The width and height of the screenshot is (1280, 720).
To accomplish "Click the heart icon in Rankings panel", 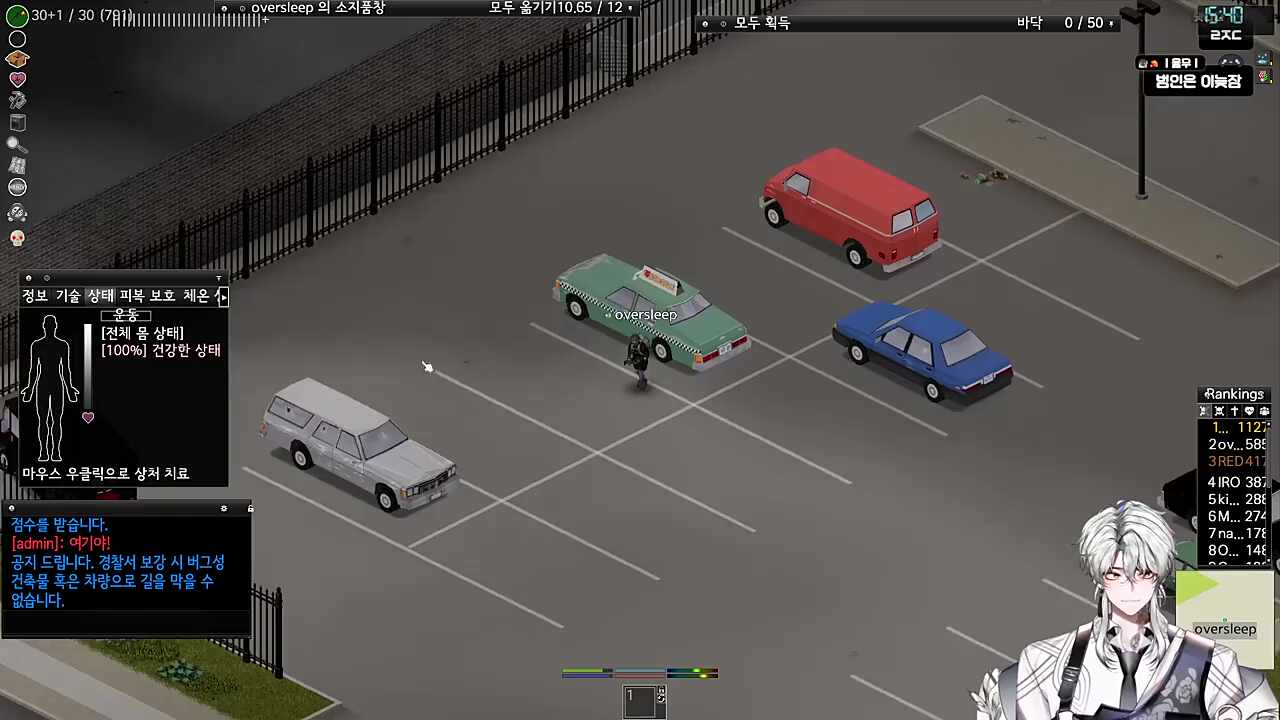I will click(x=1249, y=411).
